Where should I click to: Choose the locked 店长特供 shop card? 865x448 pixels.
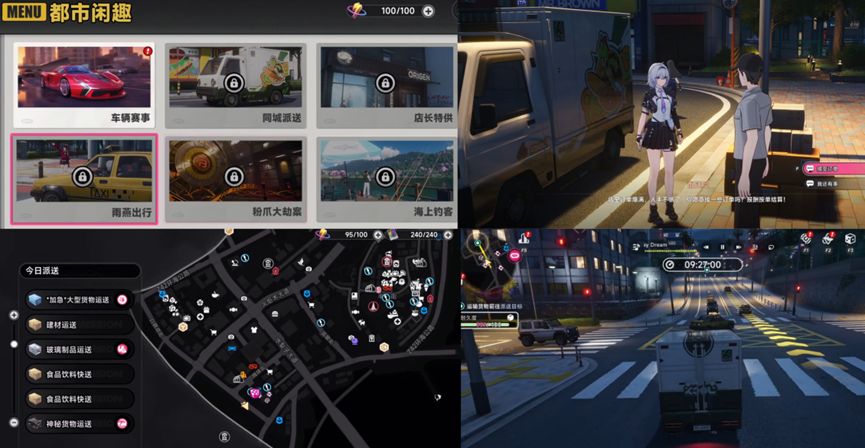point(385,86)
